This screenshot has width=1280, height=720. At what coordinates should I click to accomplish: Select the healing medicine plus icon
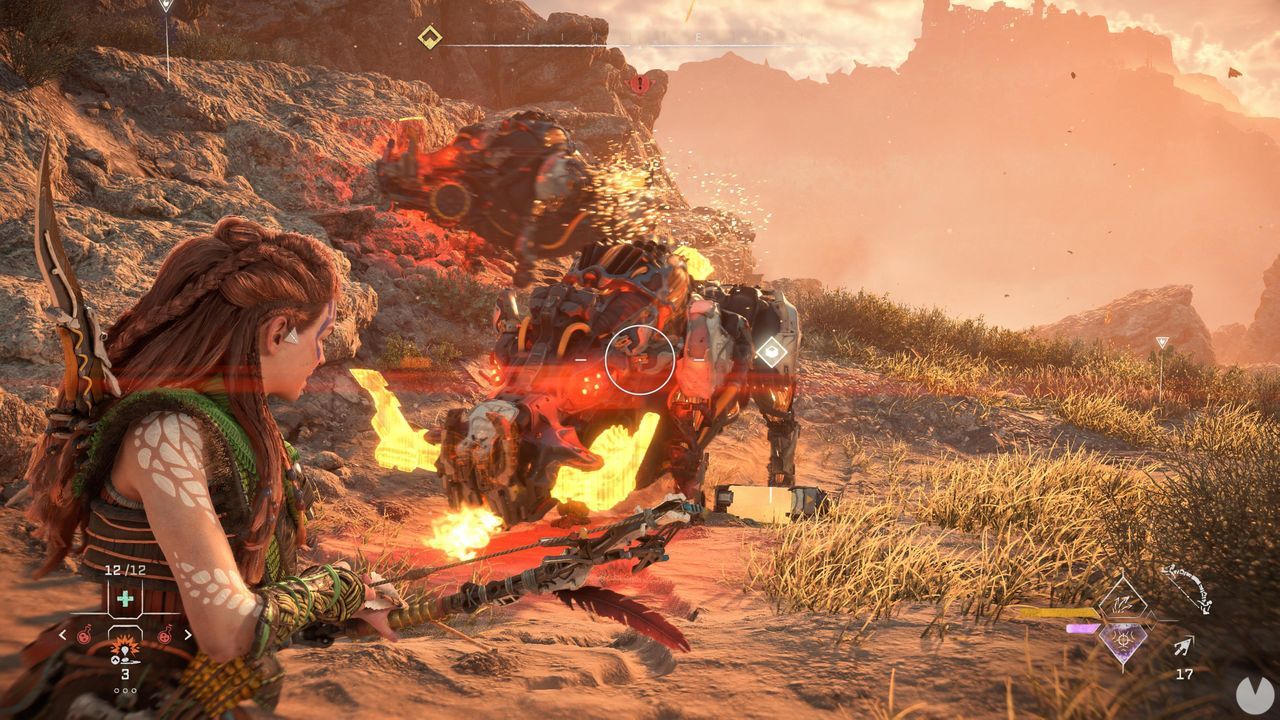point(126,598)
